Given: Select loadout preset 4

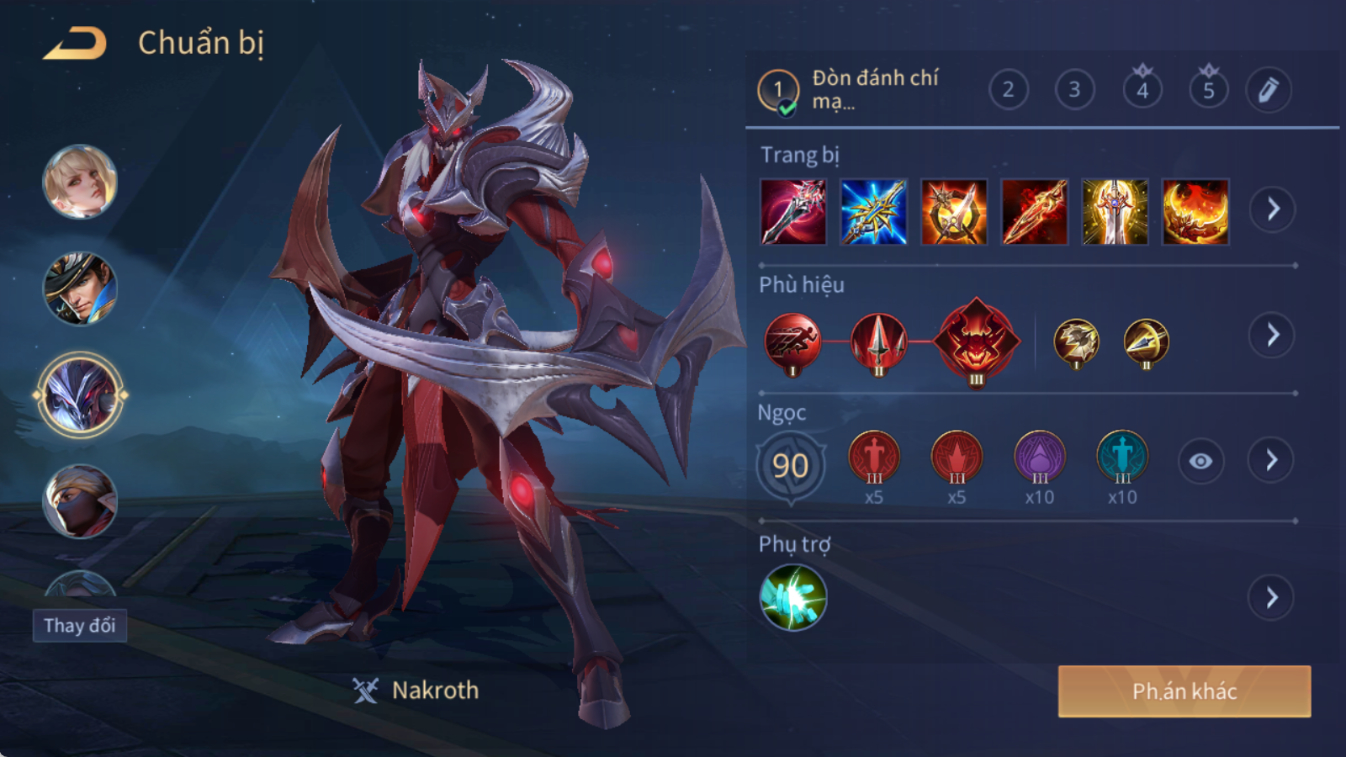Looking at the screenshot, I should 1142,90.
